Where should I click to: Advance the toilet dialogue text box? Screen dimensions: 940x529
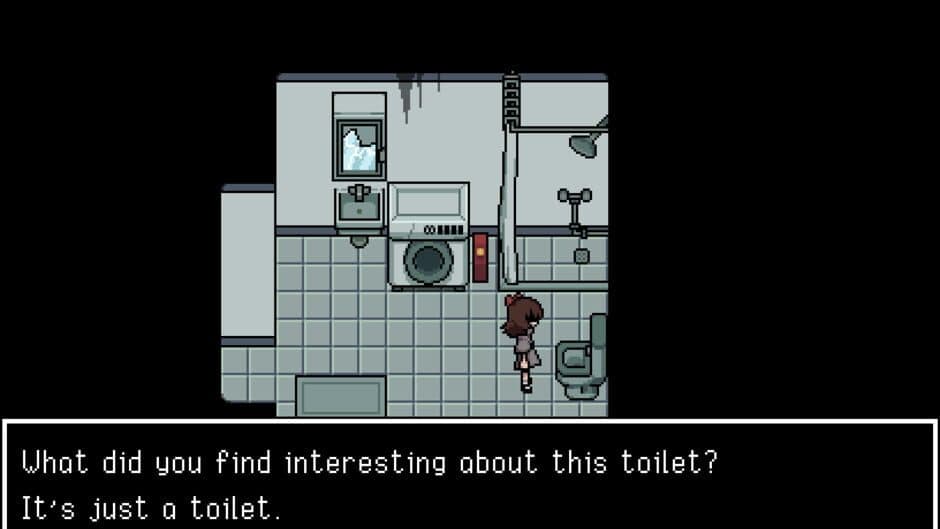470,476
